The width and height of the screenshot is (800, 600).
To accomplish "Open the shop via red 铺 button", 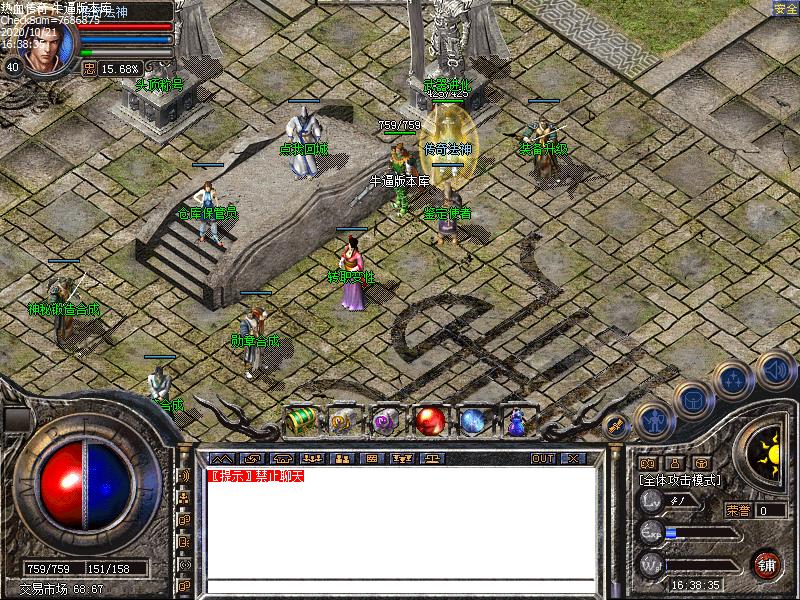I will point(767,564).
